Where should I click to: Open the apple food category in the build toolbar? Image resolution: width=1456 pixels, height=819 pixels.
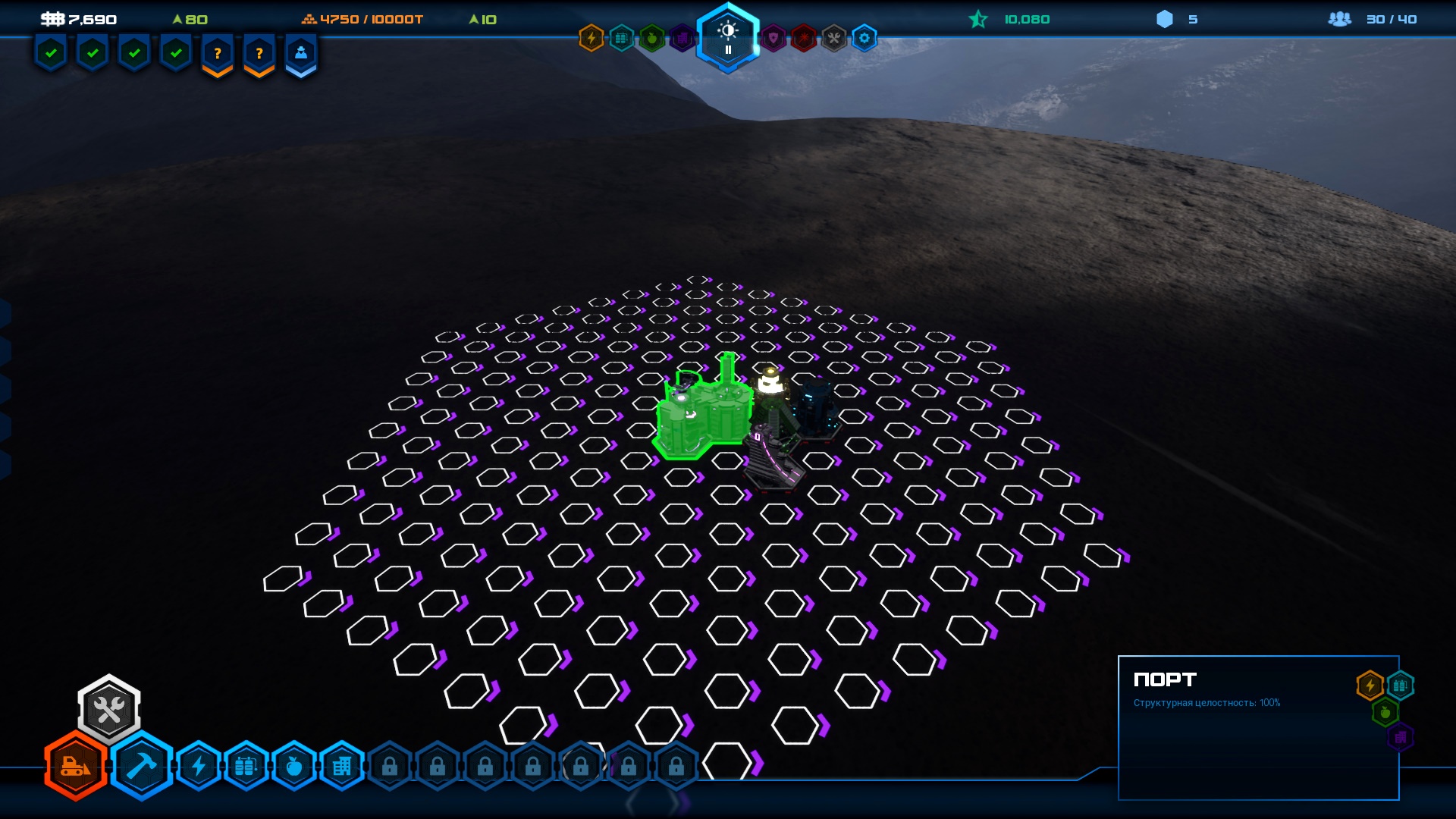pyautogui.click(x=293, y=767)
